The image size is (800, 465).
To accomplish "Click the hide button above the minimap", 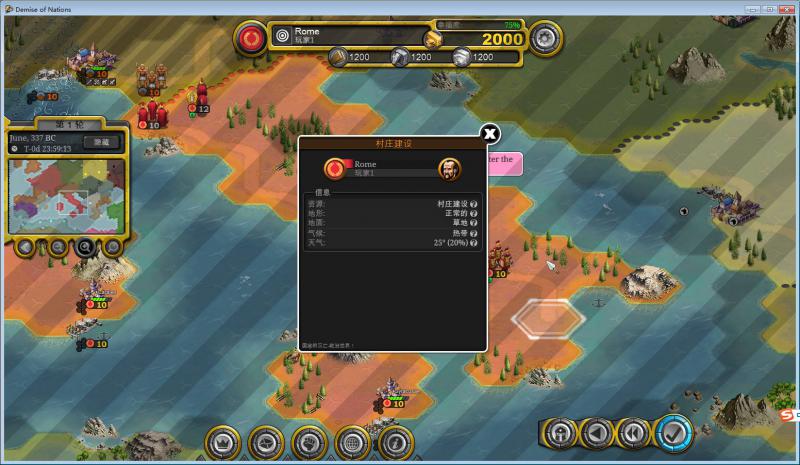I will coord(100,142).
